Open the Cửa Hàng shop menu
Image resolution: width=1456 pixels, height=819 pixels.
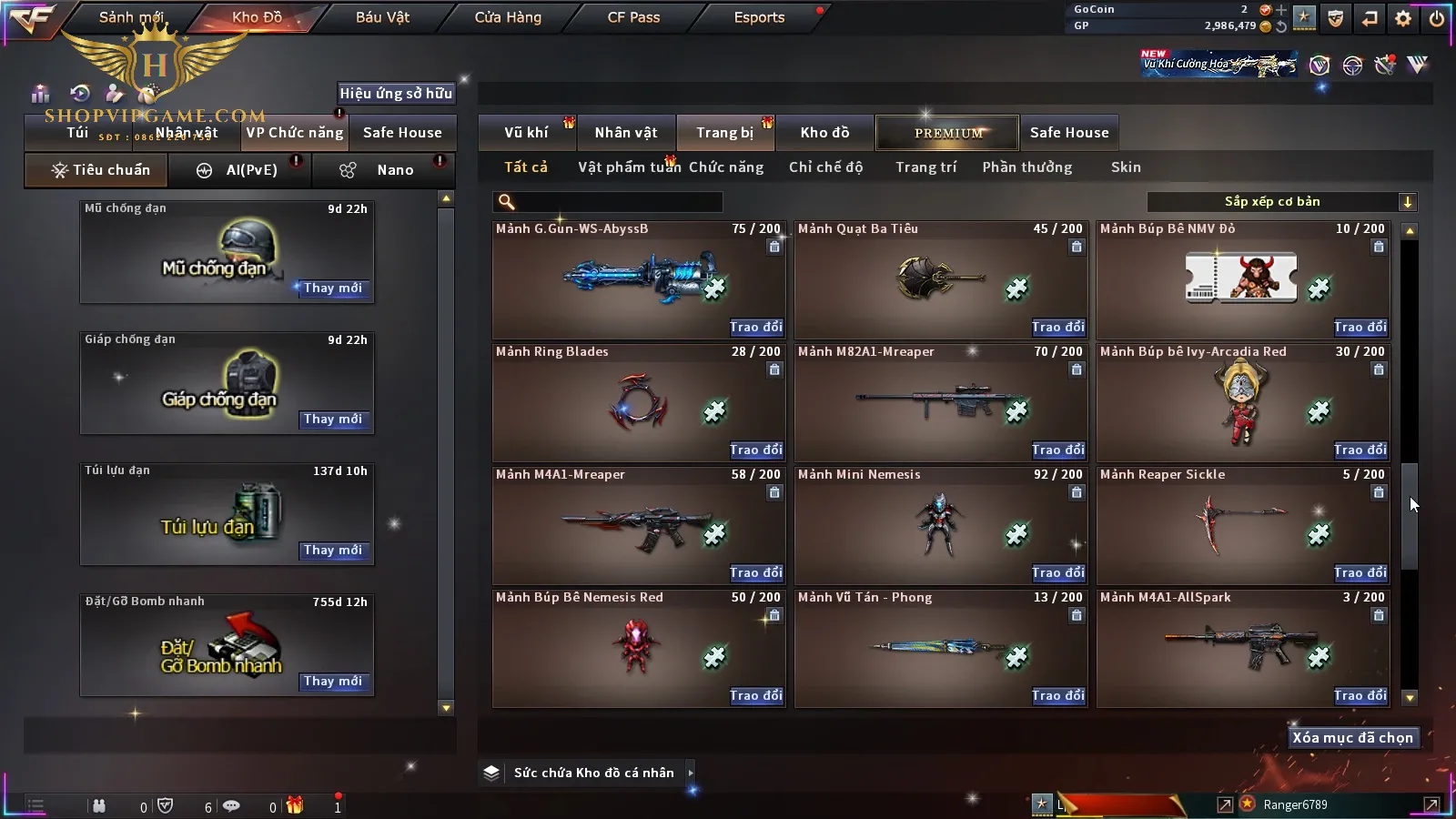(508, 17)
